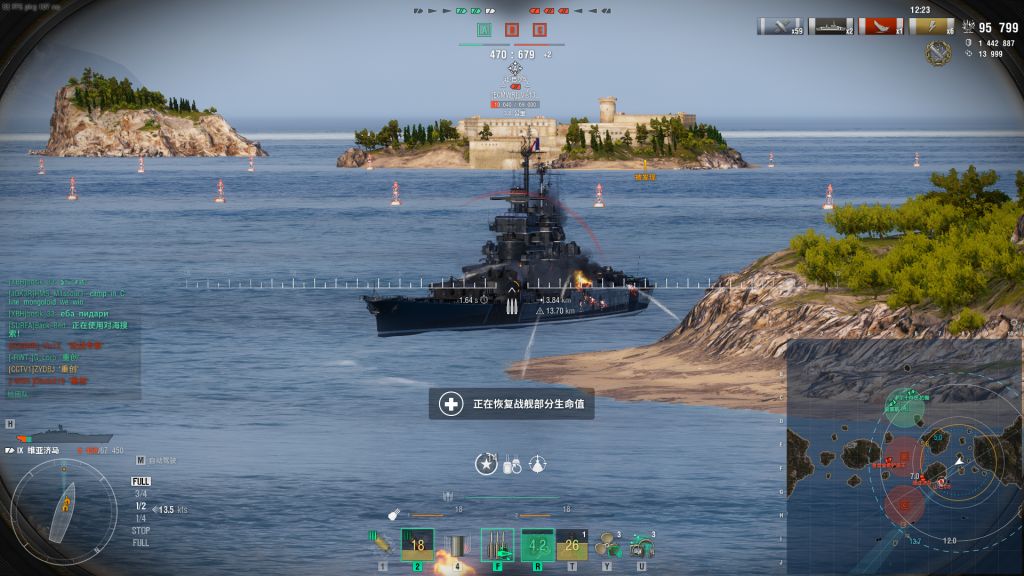Click the main battery hits ribbon x59
The height and width of the screenshot is (576, 1024).
point(780,26)
